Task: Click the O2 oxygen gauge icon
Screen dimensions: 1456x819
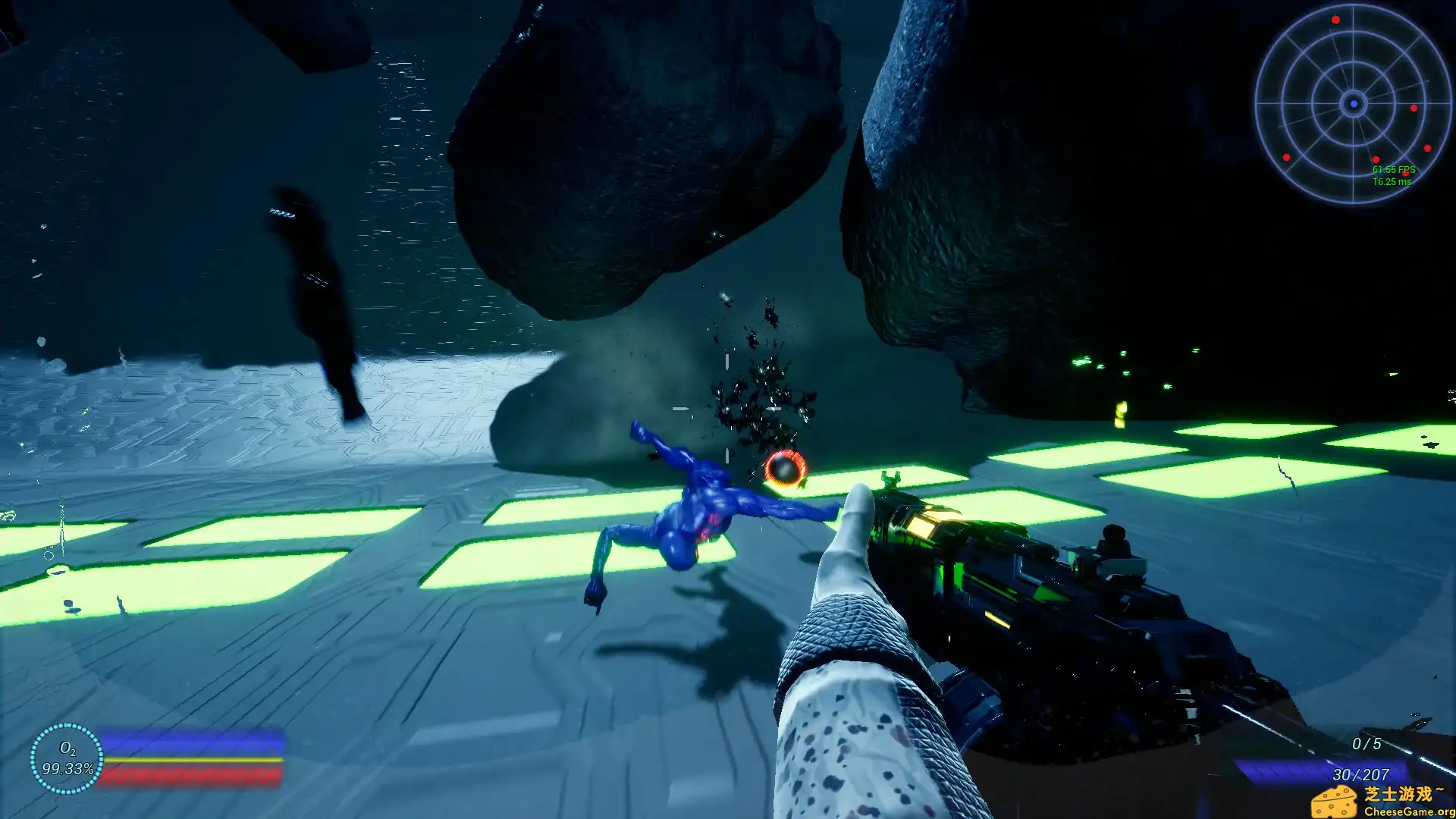Action: [x=67, y=758]
